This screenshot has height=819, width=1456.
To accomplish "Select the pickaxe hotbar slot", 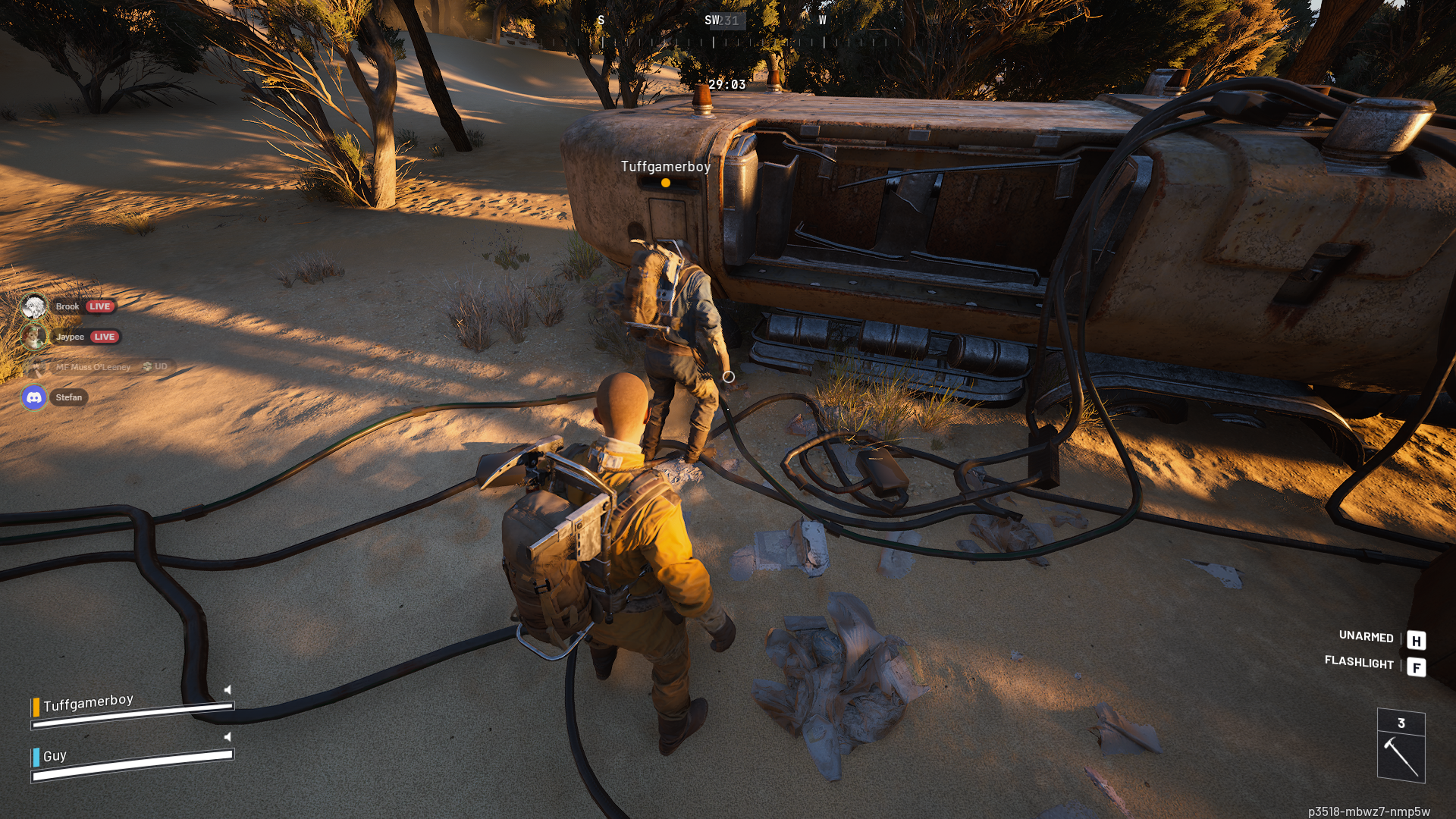I will (x=1401, y=755).
